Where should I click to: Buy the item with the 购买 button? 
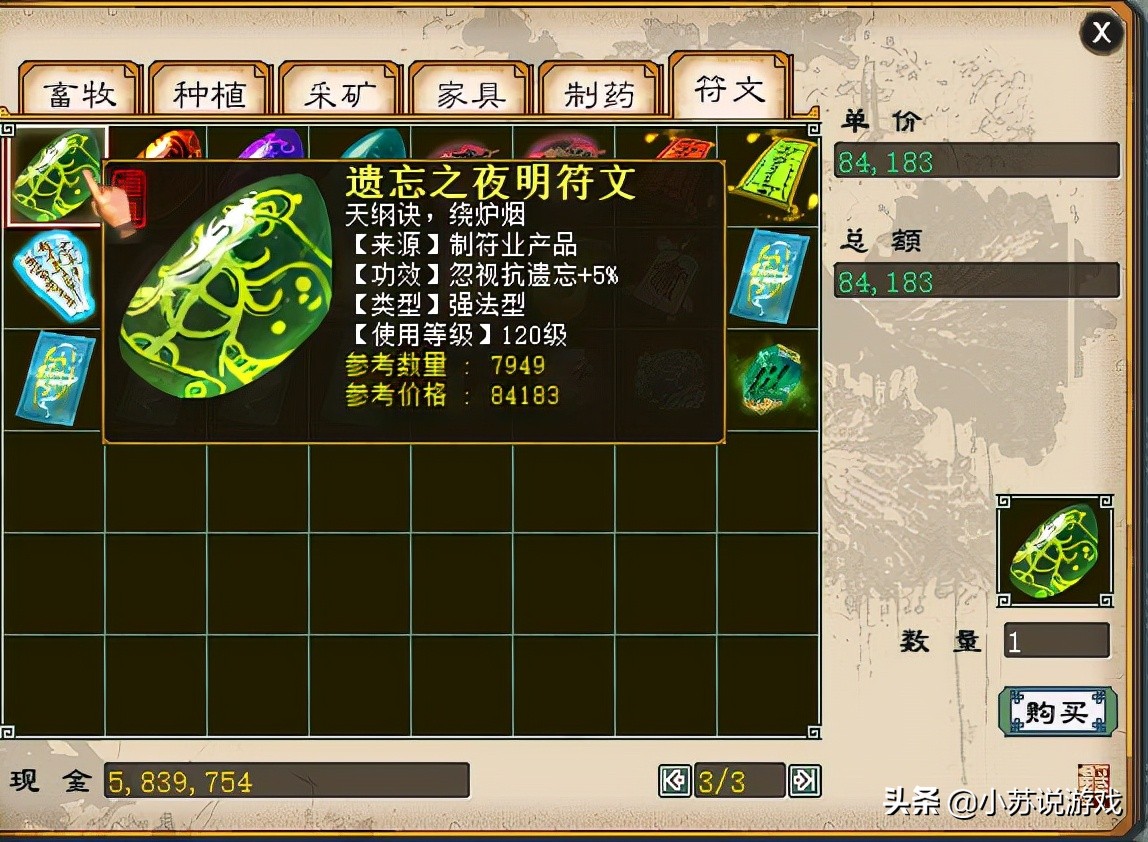pyautogui.click(x=1057, y=712)
